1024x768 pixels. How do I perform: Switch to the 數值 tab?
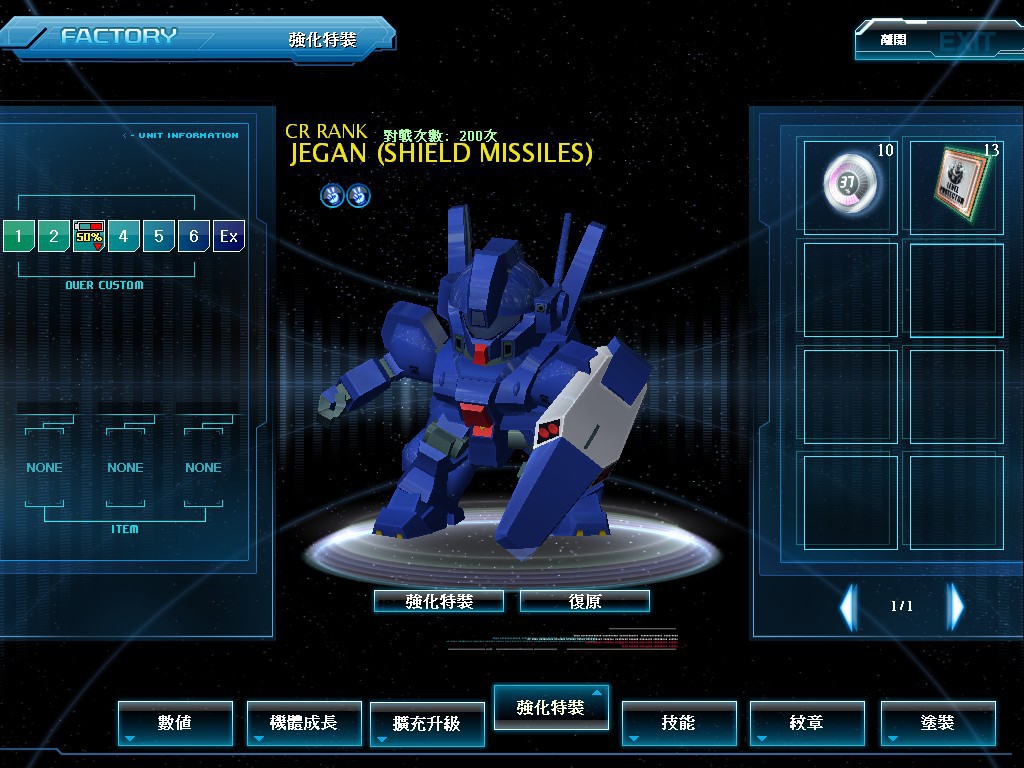(x=175, y=722)
